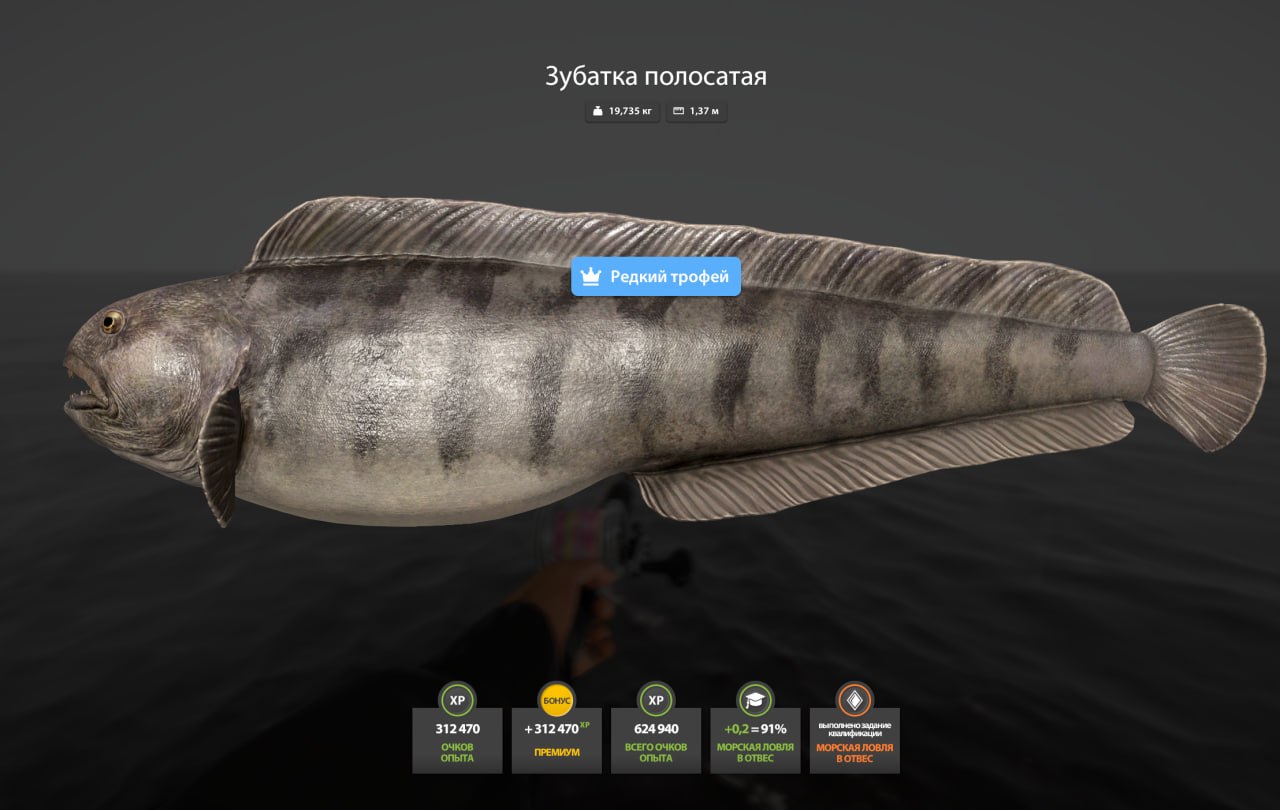Click the ruler icon next to fish length
The image size is (1280, 810).
pos(677,112)
